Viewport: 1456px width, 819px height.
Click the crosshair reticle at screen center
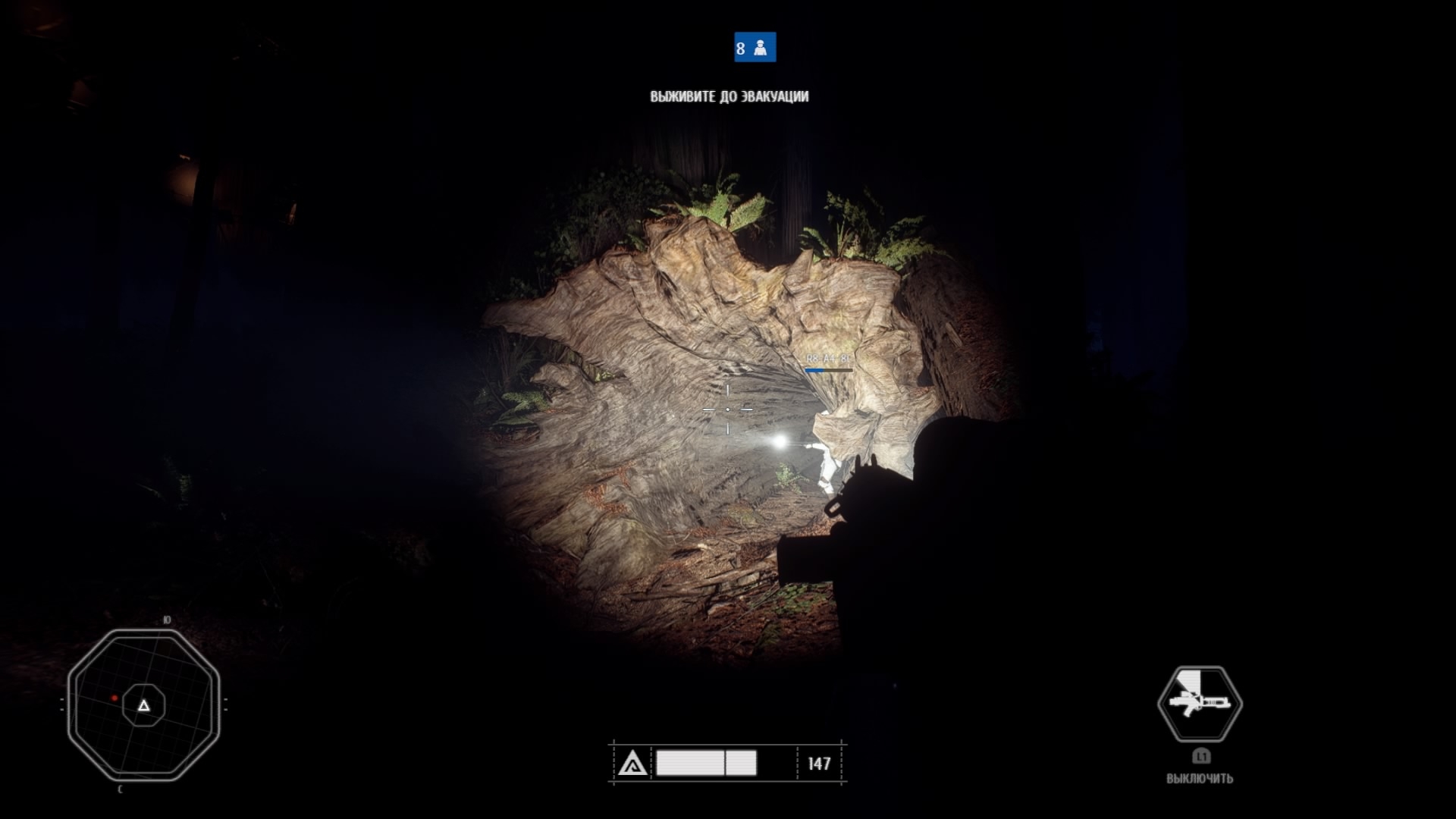tap(727, 409)
